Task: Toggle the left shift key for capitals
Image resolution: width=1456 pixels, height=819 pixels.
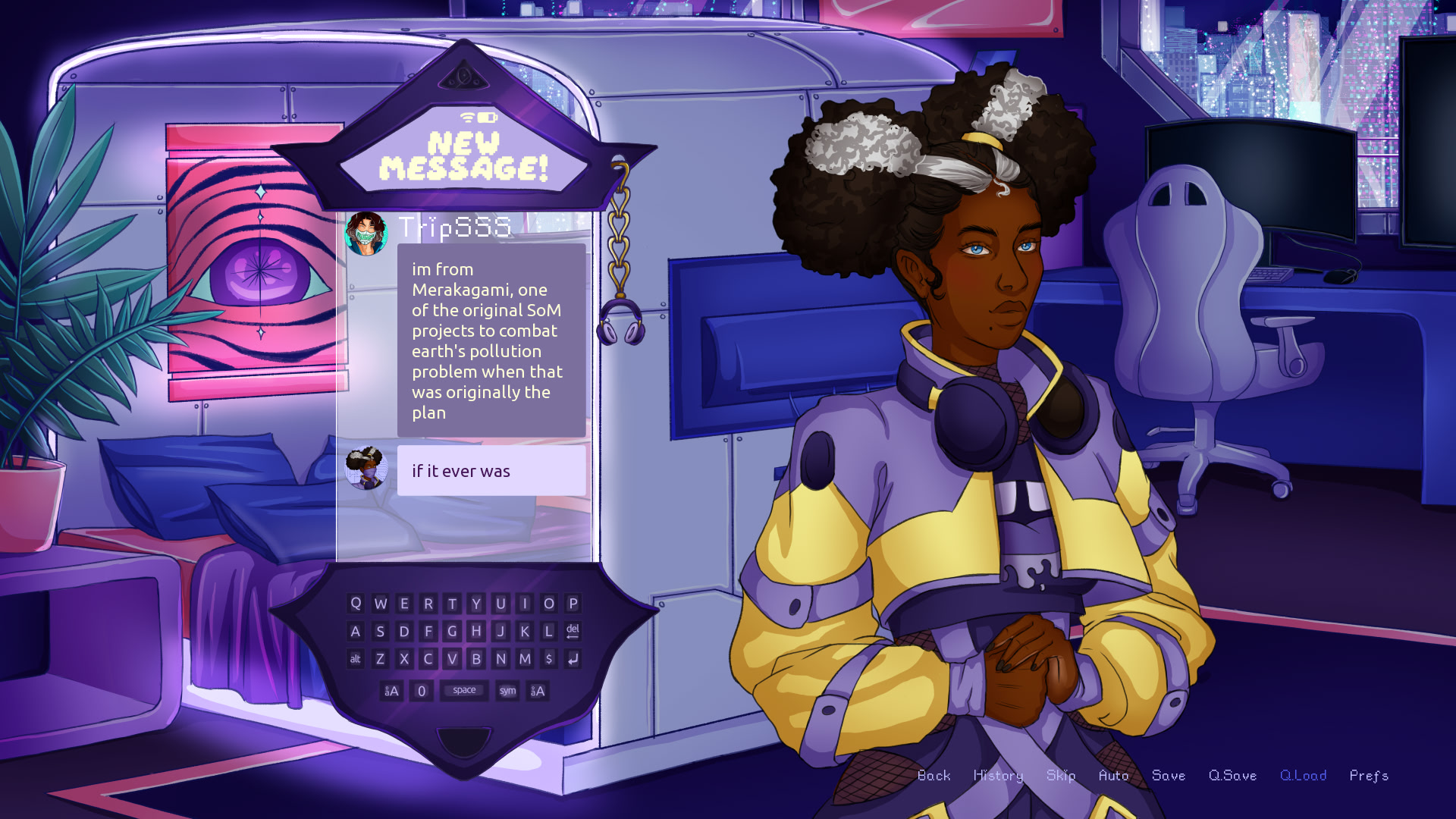Action: 392,691
